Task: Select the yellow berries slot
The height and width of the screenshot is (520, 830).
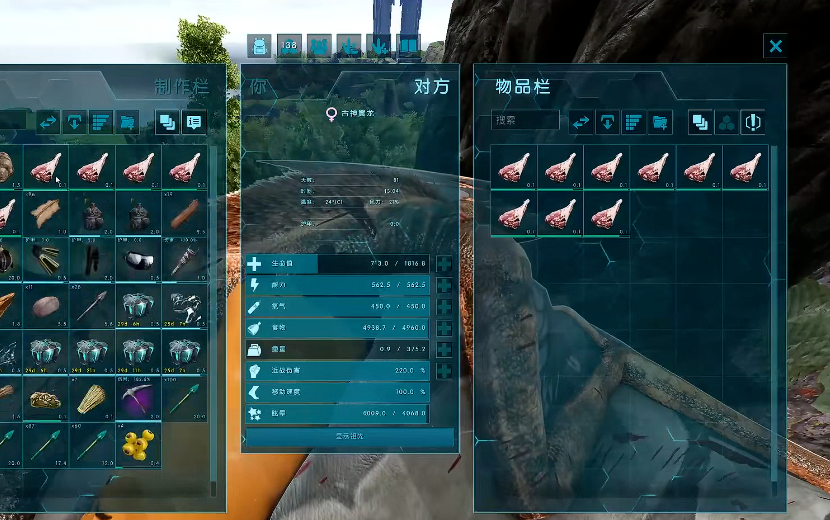Action: [x=139, y=446]
